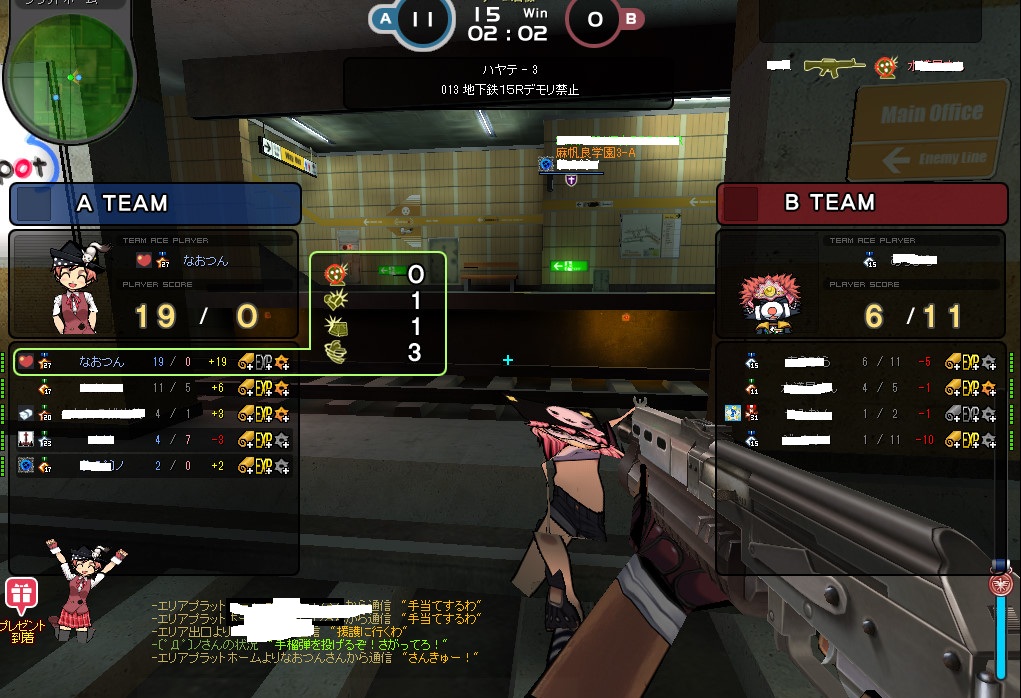This screenshot has width=1021, height=698.
Task: Choose the B team player row scoring 6 / 11
Action: coord(862,362)
